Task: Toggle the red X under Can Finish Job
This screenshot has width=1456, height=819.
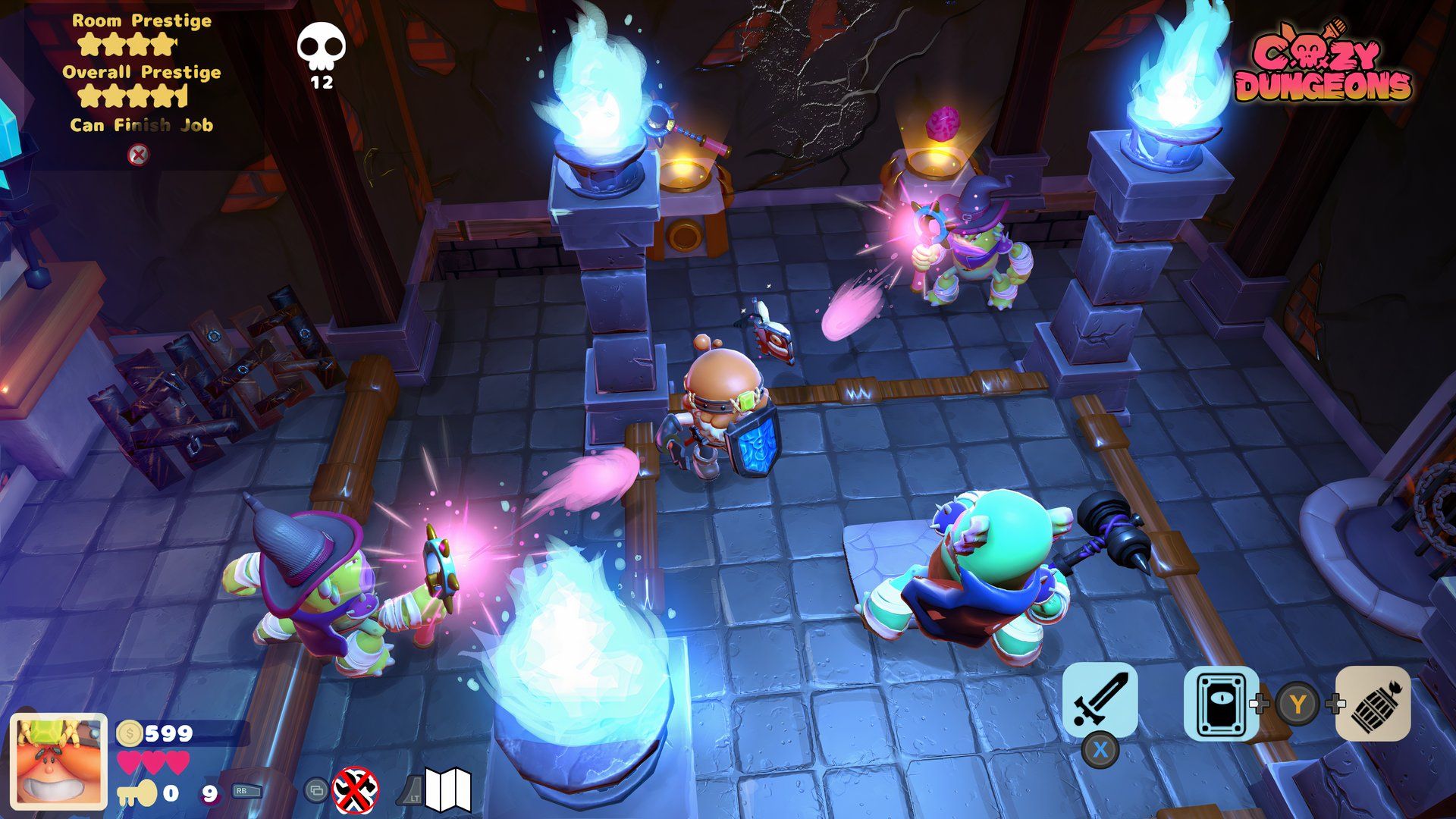Action: pyautogui.click(x=138, y=155)
